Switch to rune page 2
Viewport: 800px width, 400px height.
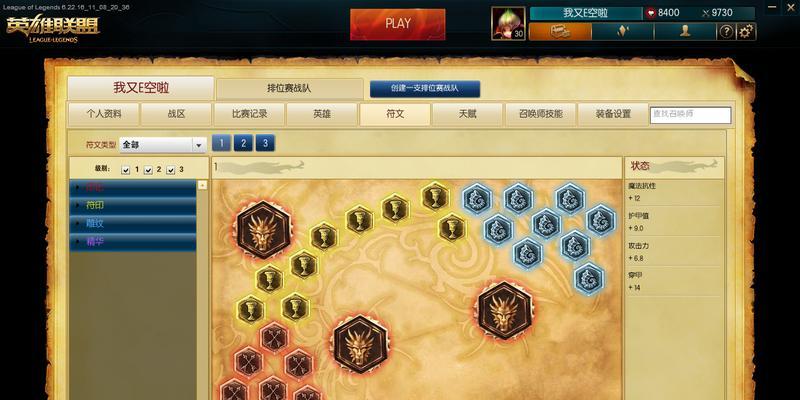[243, 143]
